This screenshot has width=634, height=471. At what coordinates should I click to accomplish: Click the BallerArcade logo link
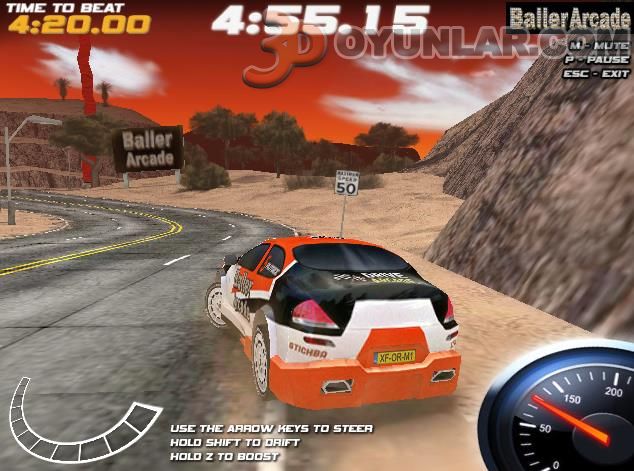coord(568,18)
